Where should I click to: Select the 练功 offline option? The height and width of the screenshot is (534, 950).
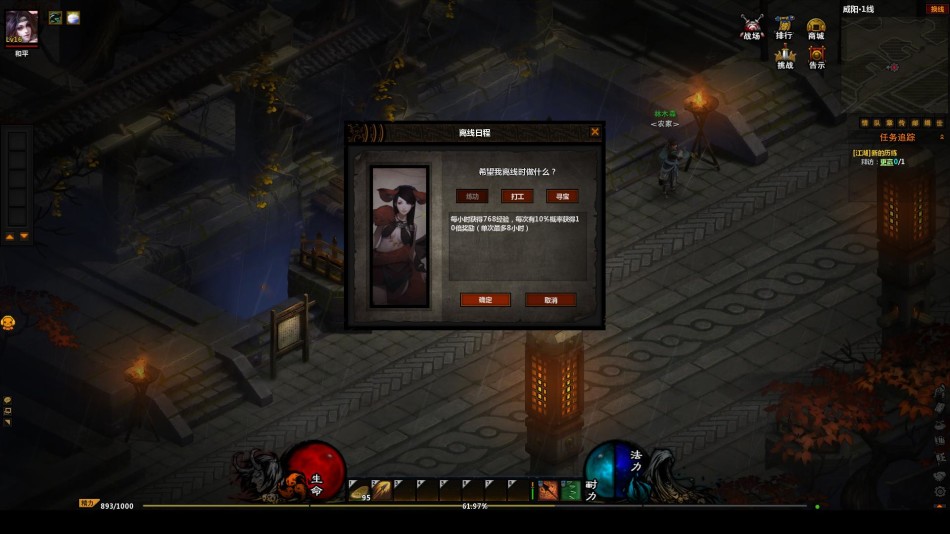472,196
